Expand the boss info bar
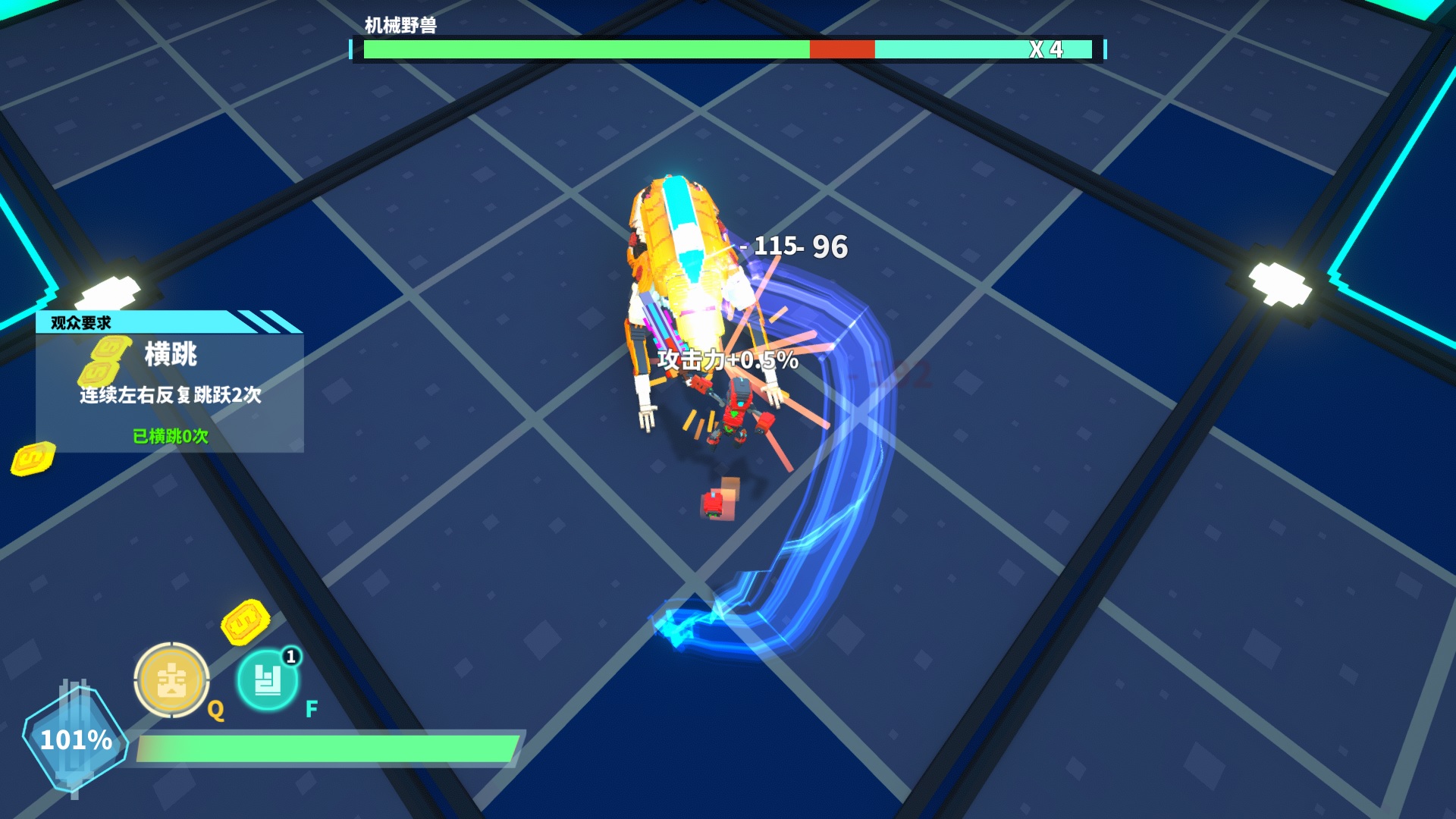1456x819 pixels. click(720, 51)
